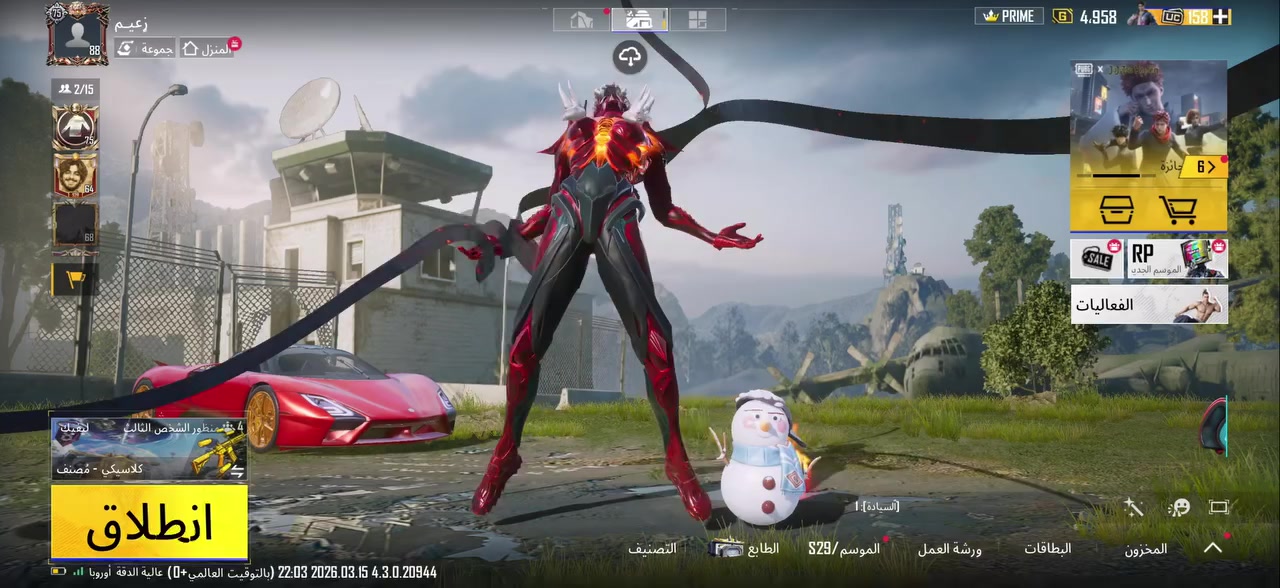Open the الفعاليات events panel

(x=1148, y=304)
